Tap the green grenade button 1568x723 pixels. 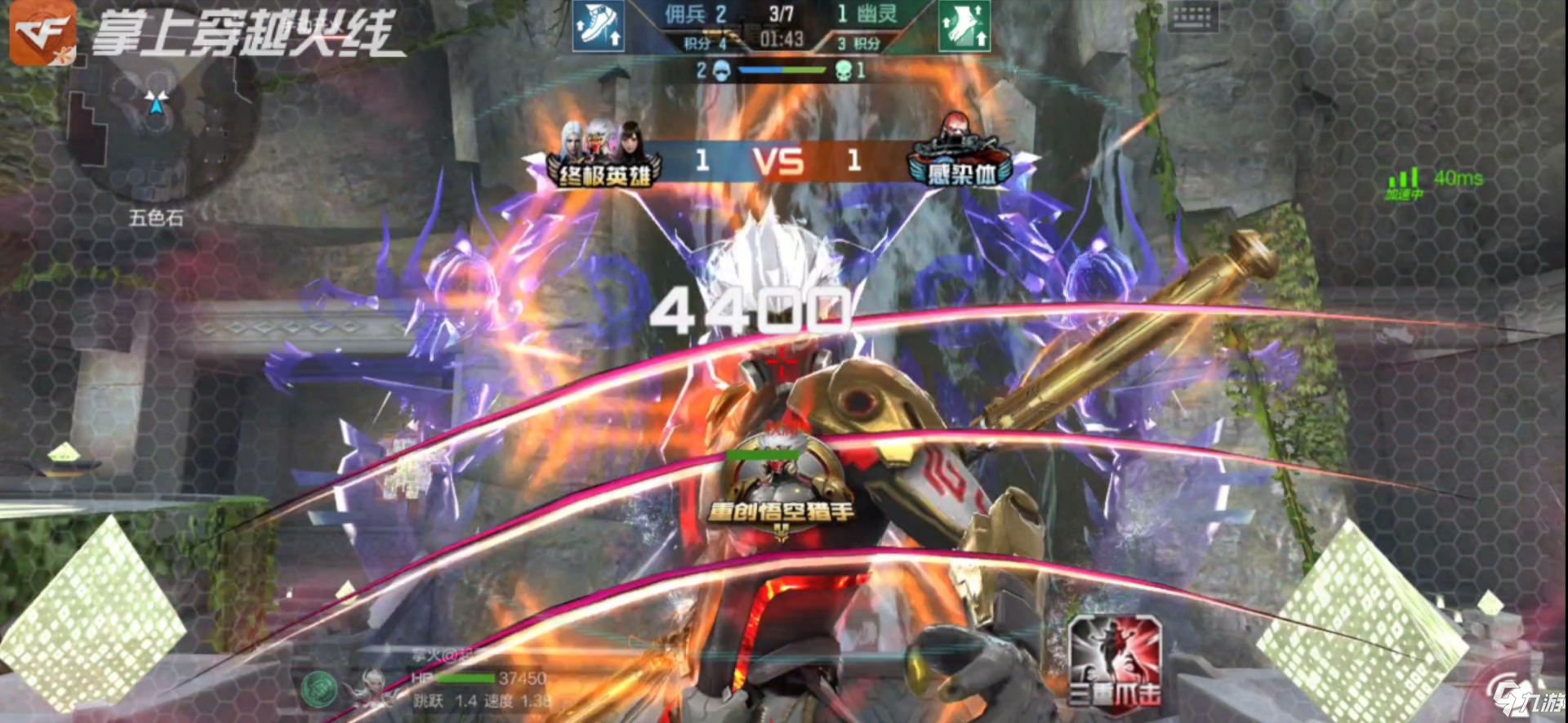click(x=318, y=689)
